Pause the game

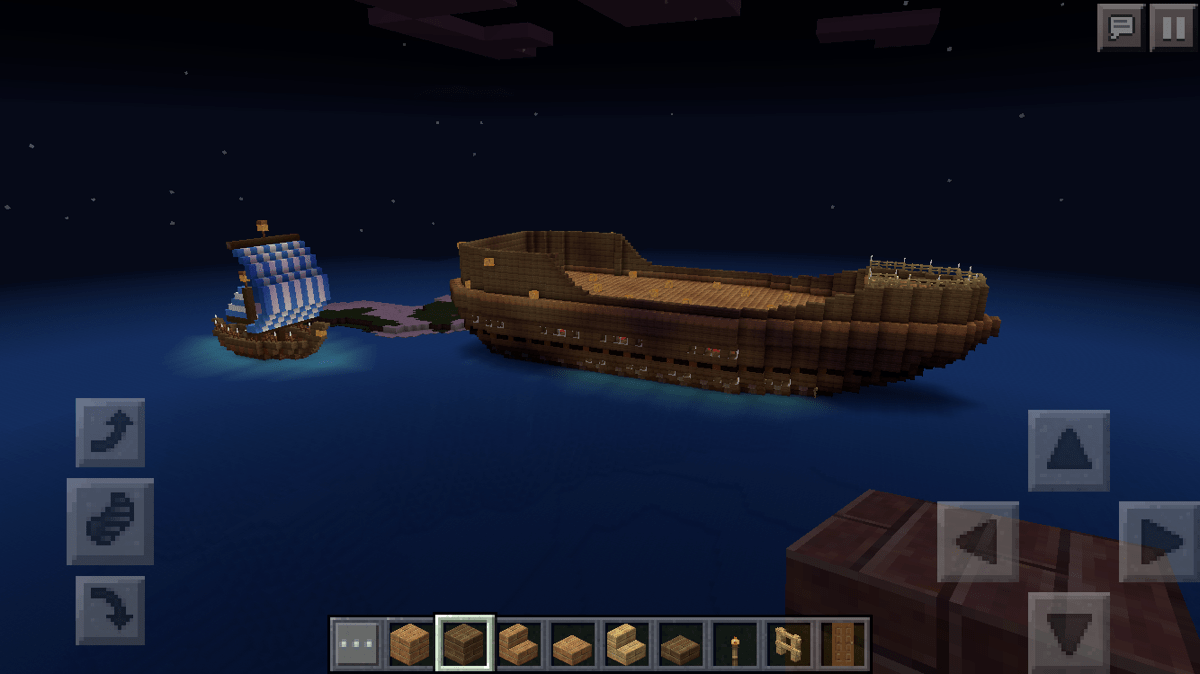(1172, 27)
